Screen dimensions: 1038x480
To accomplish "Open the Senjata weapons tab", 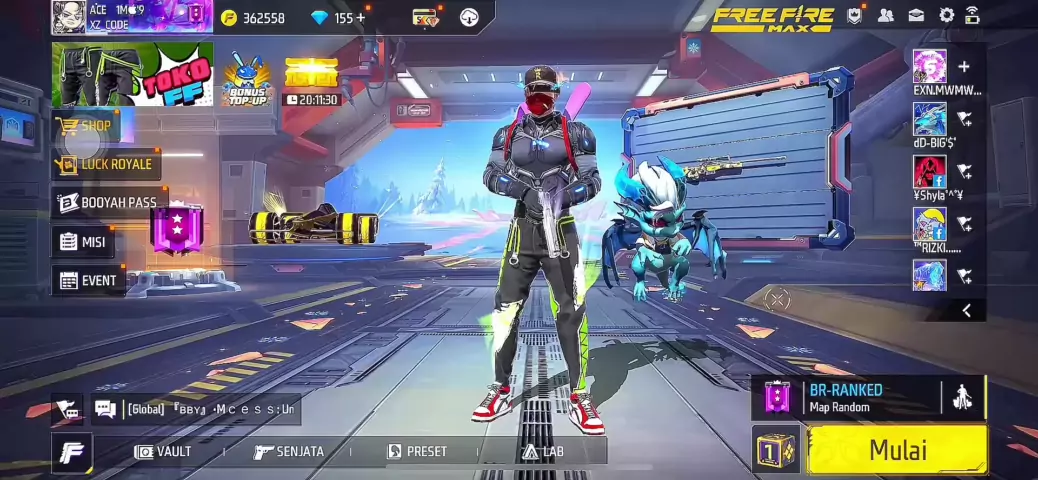I will pyautogui.click(x=289, y=452).
